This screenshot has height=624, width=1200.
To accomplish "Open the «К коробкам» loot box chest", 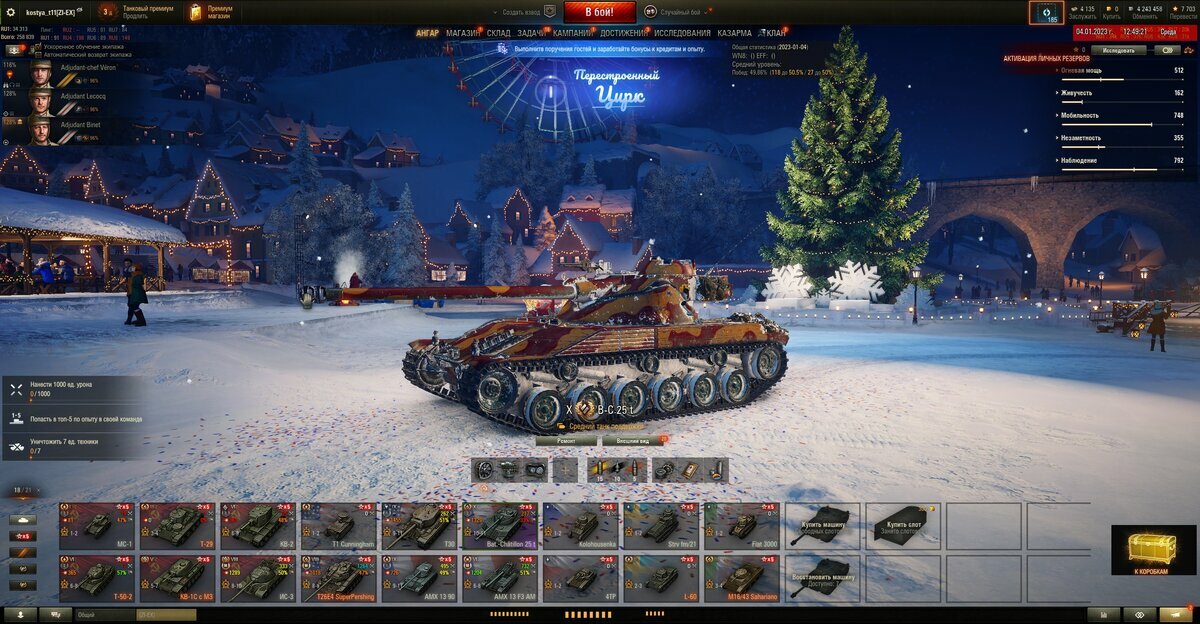I will coord(1153,550).
